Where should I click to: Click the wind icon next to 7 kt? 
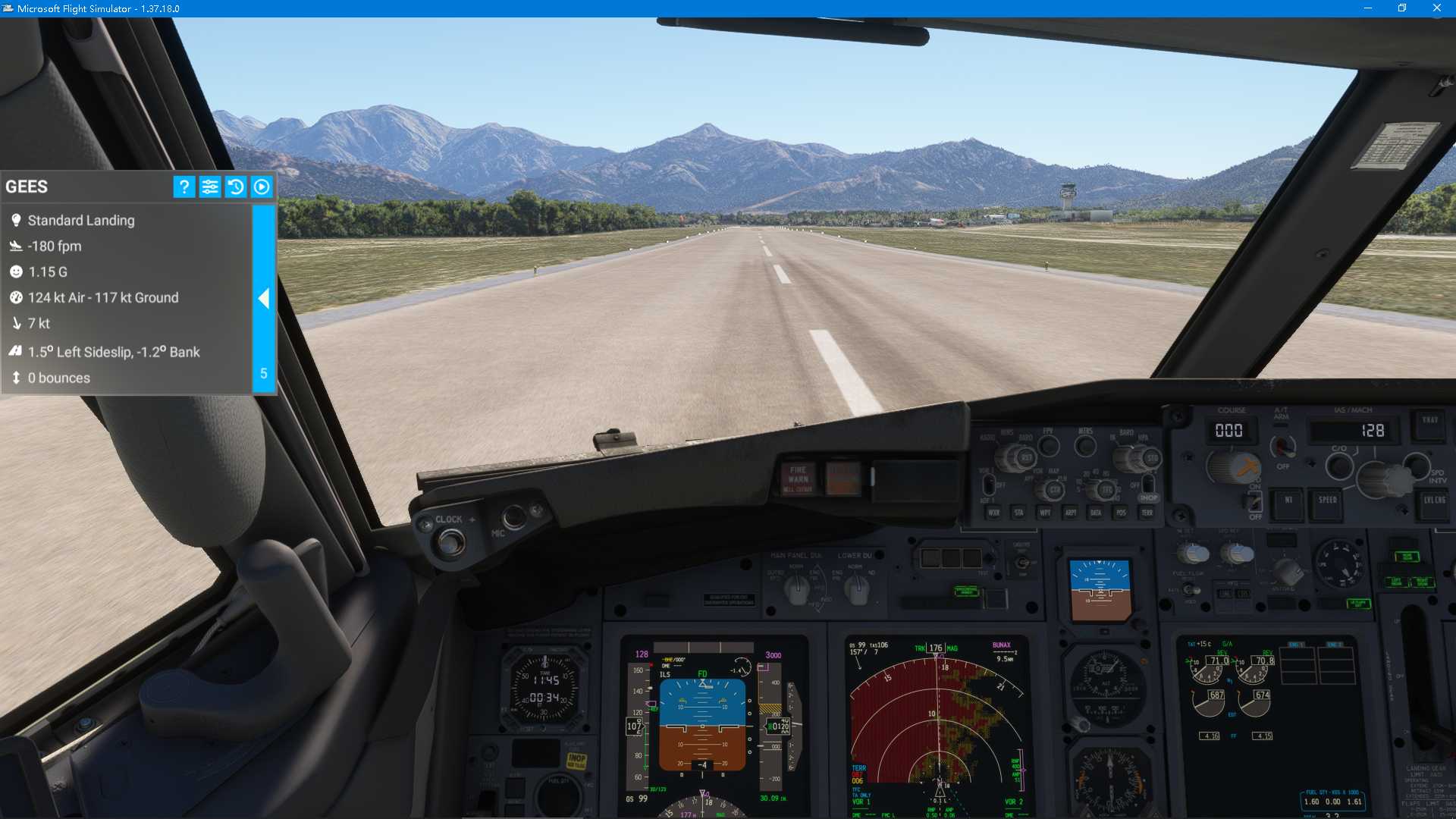click(16, 323)
